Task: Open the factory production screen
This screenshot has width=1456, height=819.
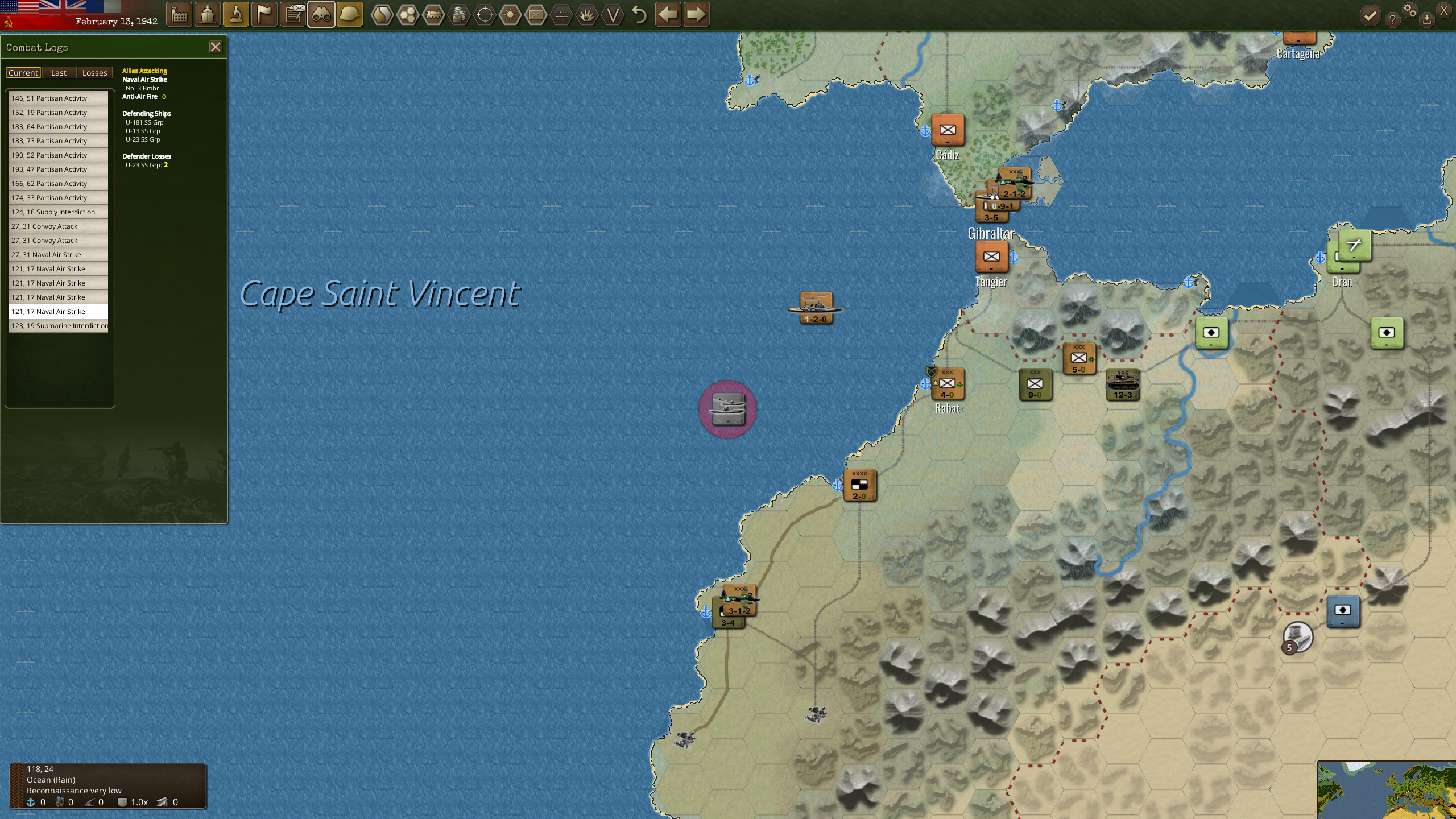Action: pyautogui.click(x=180, y=15)
